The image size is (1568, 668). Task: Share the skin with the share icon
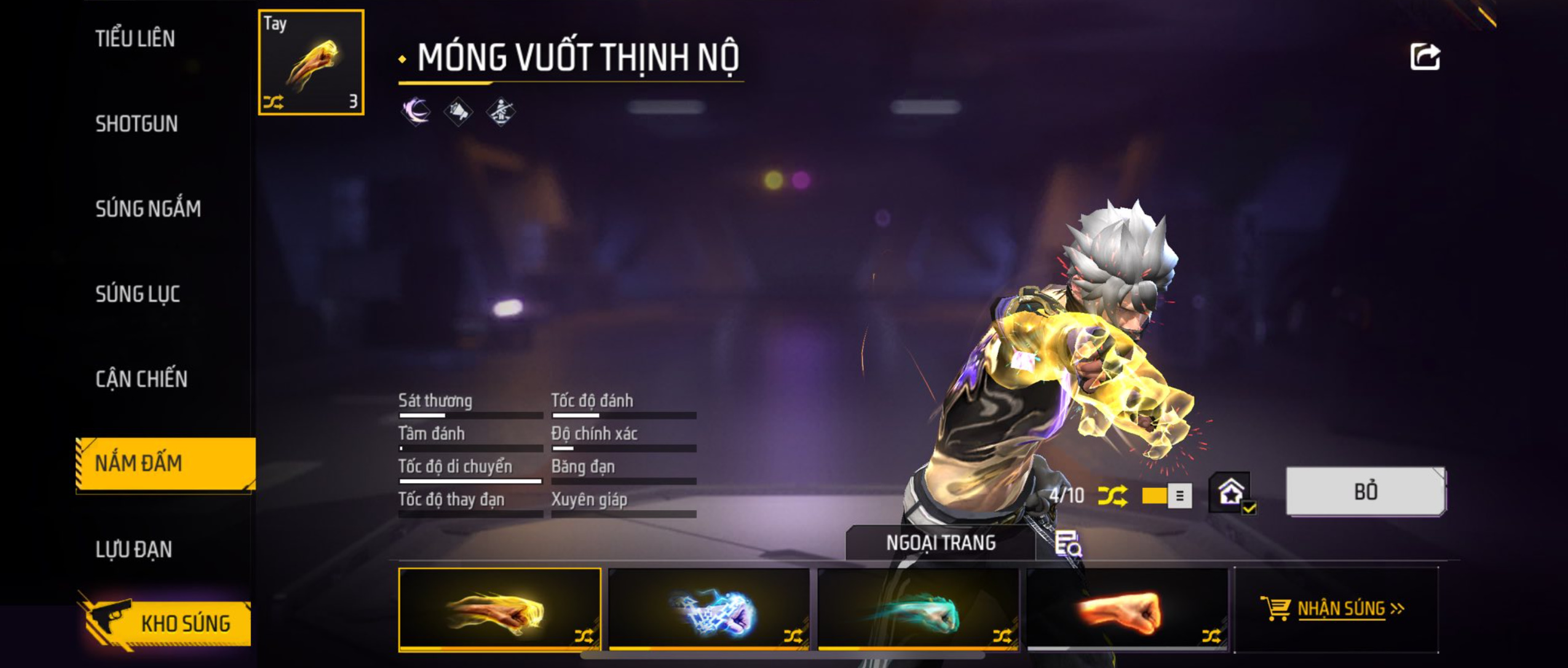[x=1424, y=57]
